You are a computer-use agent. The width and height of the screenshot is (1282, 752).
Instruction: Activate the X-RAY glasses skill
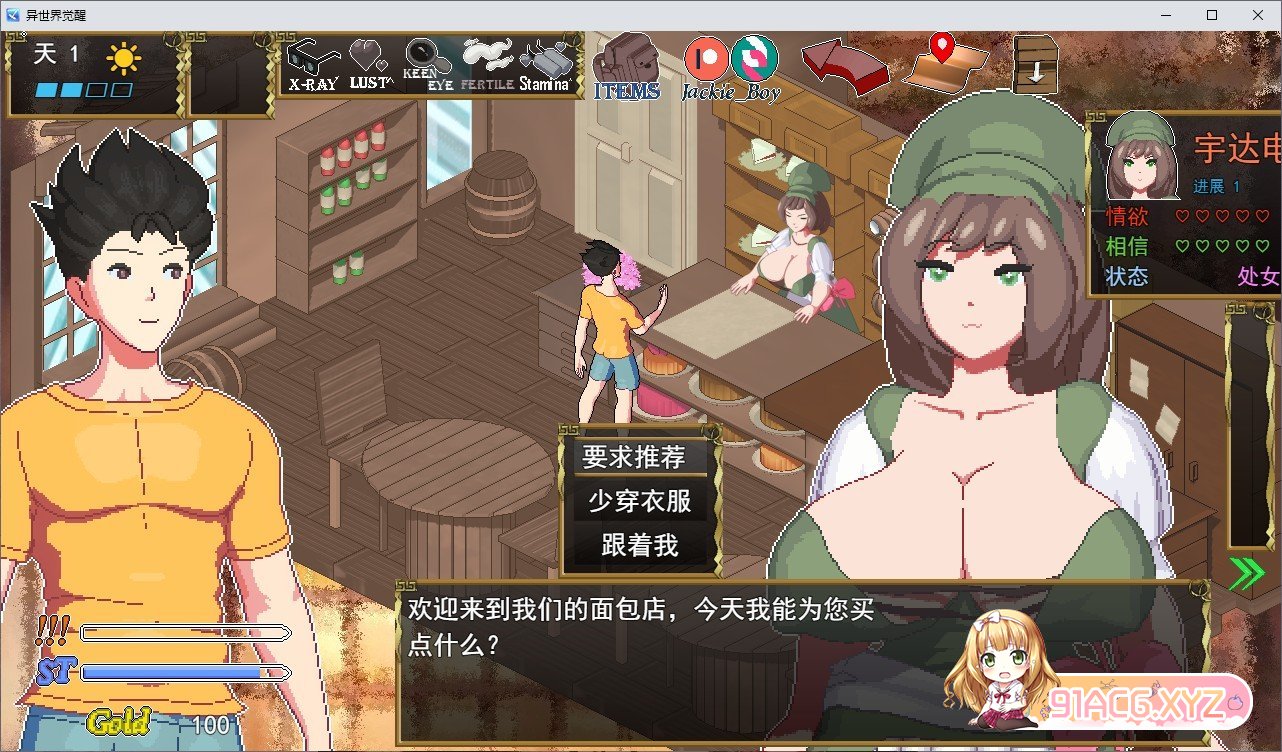tap(312, 64)
